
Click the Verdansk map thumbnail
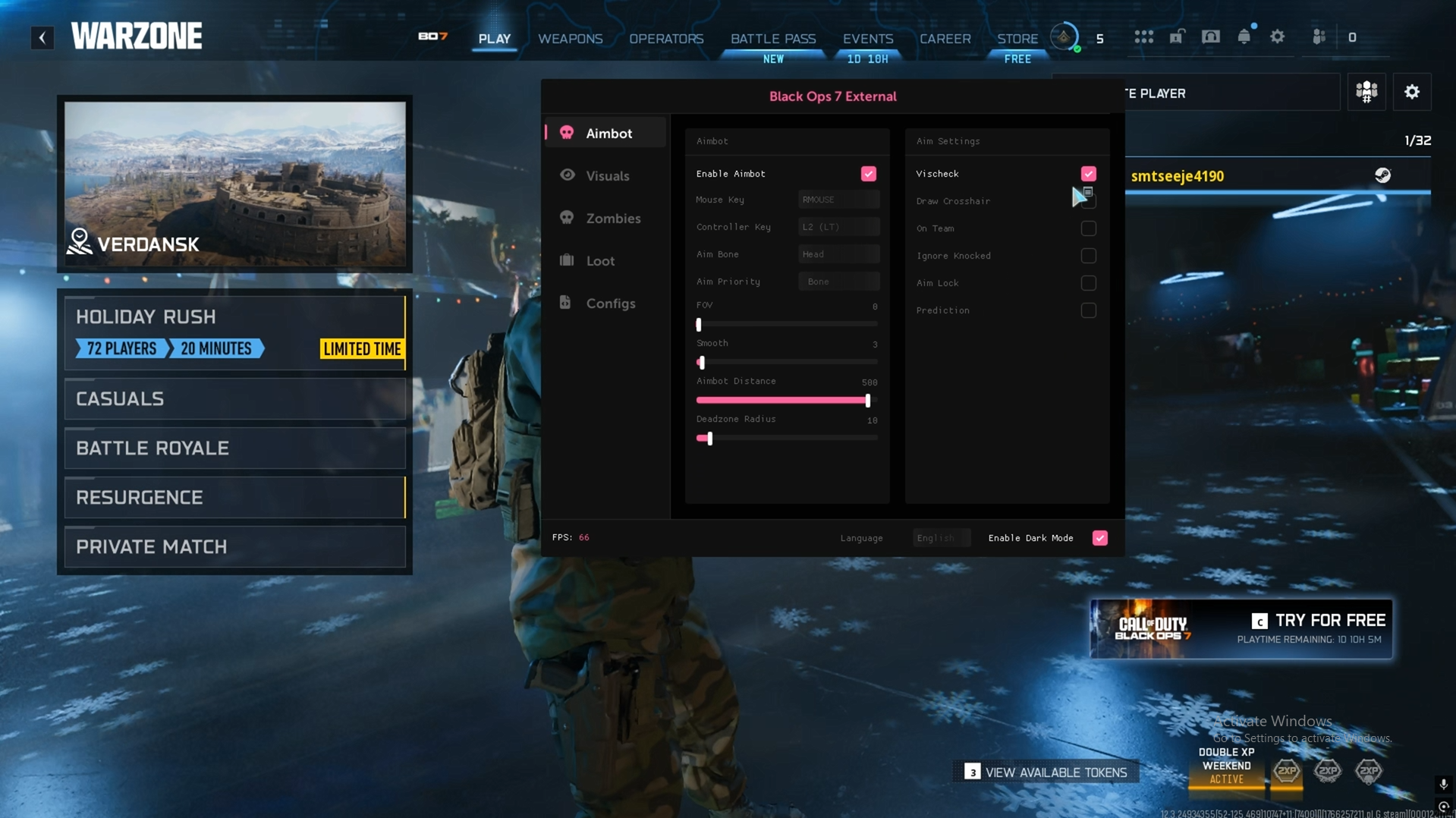[234, 184]
